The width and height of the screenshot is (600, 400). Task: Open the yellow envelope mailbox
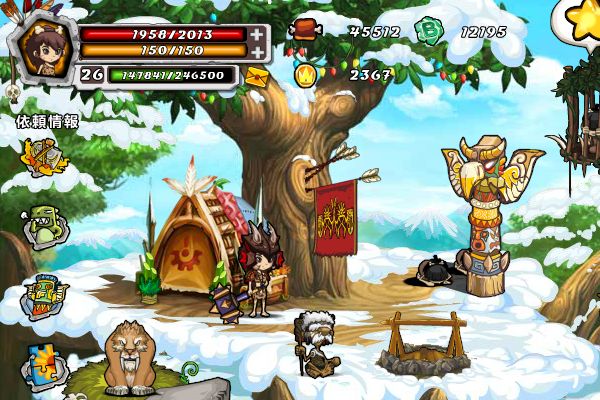(x=256, y=76)
